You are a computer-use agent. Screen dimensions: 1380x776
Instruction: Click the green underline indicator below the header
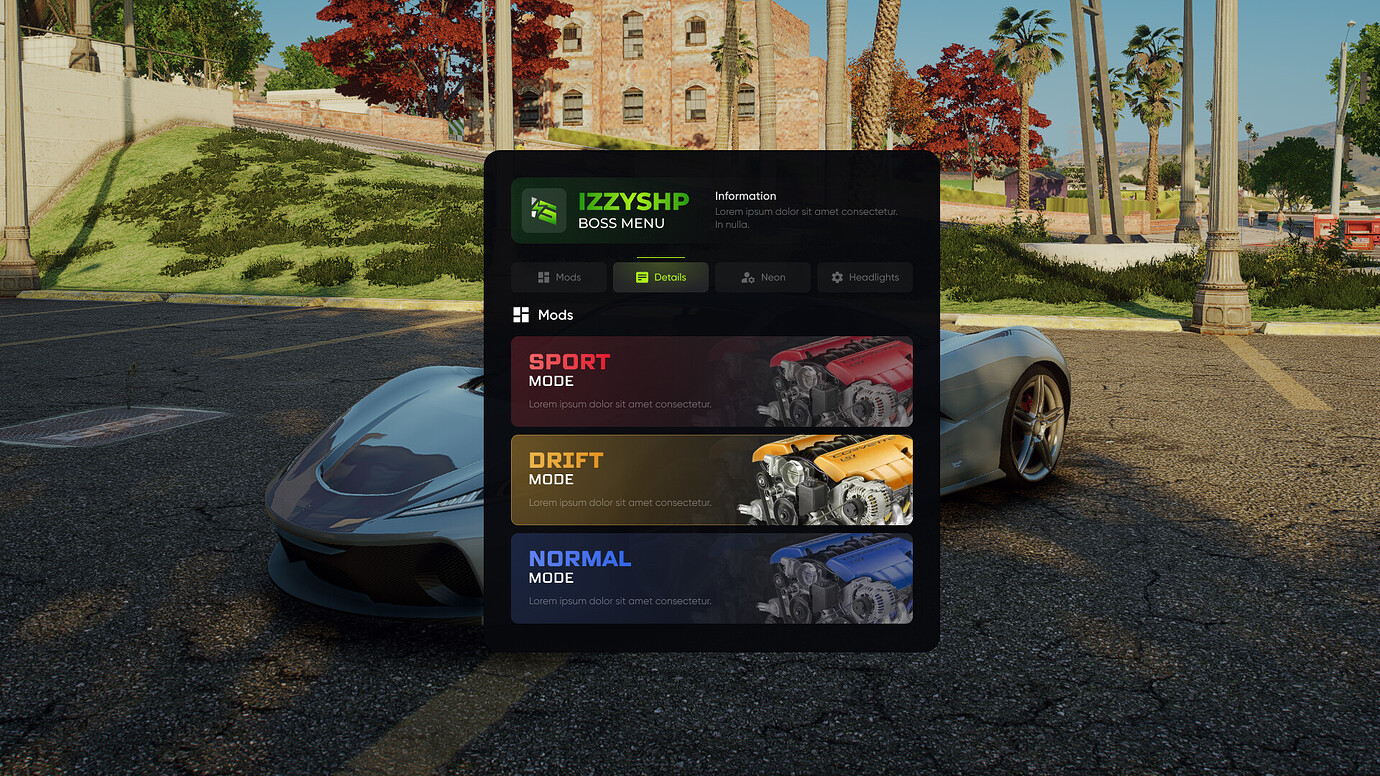point(660,257)
